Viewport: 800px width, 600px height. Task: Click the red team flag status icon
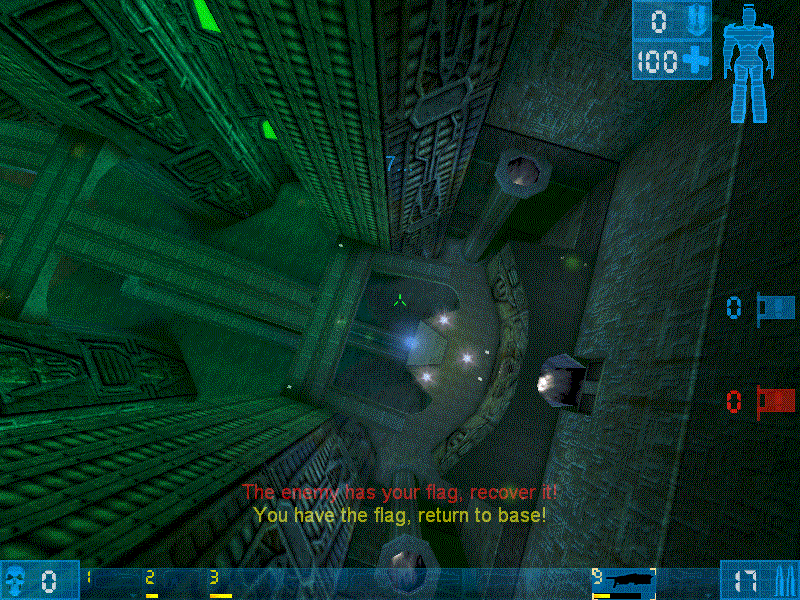(775, 401)
